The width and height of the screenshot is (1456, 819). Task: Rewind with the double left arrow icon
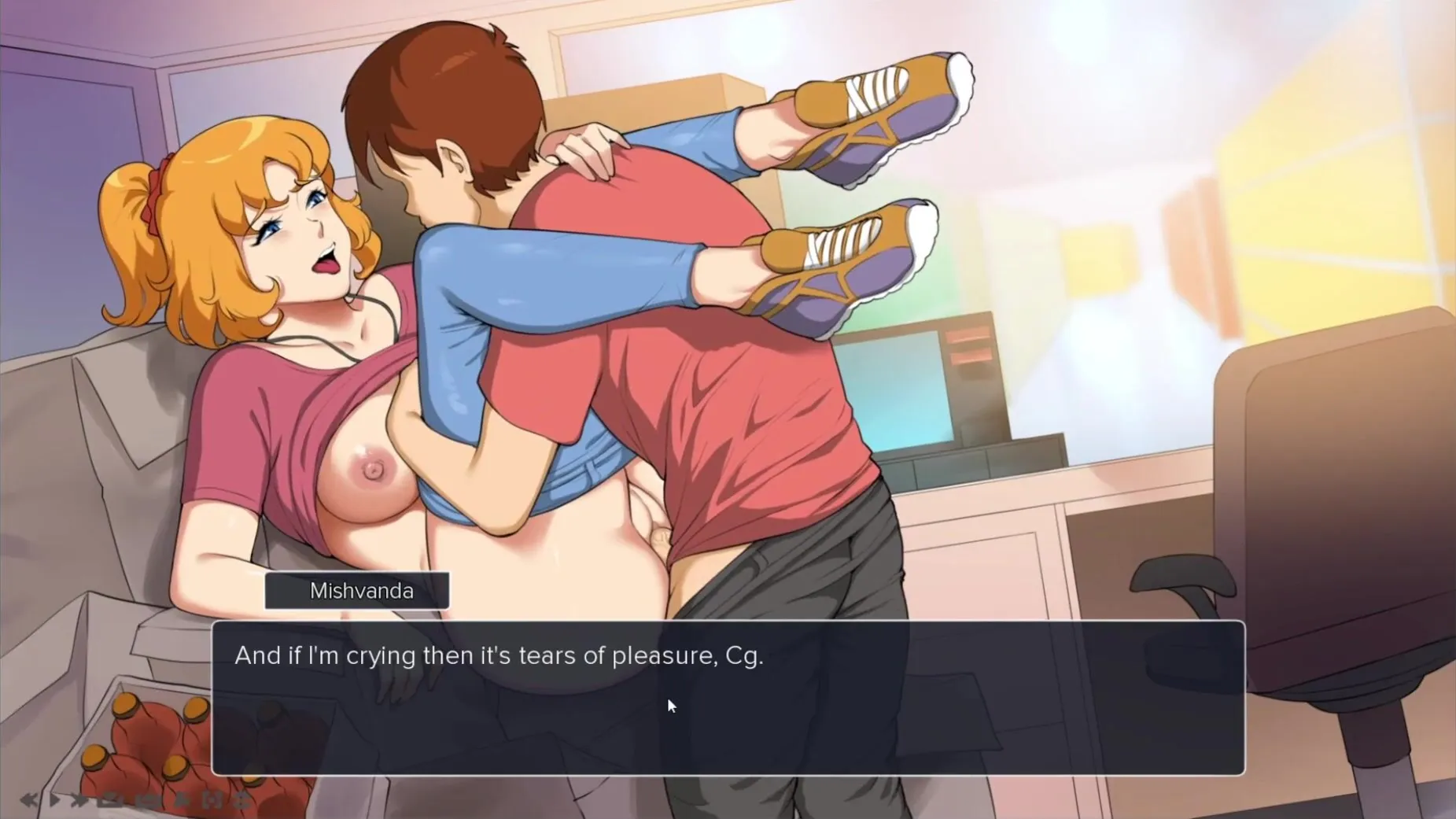point(28,800)
